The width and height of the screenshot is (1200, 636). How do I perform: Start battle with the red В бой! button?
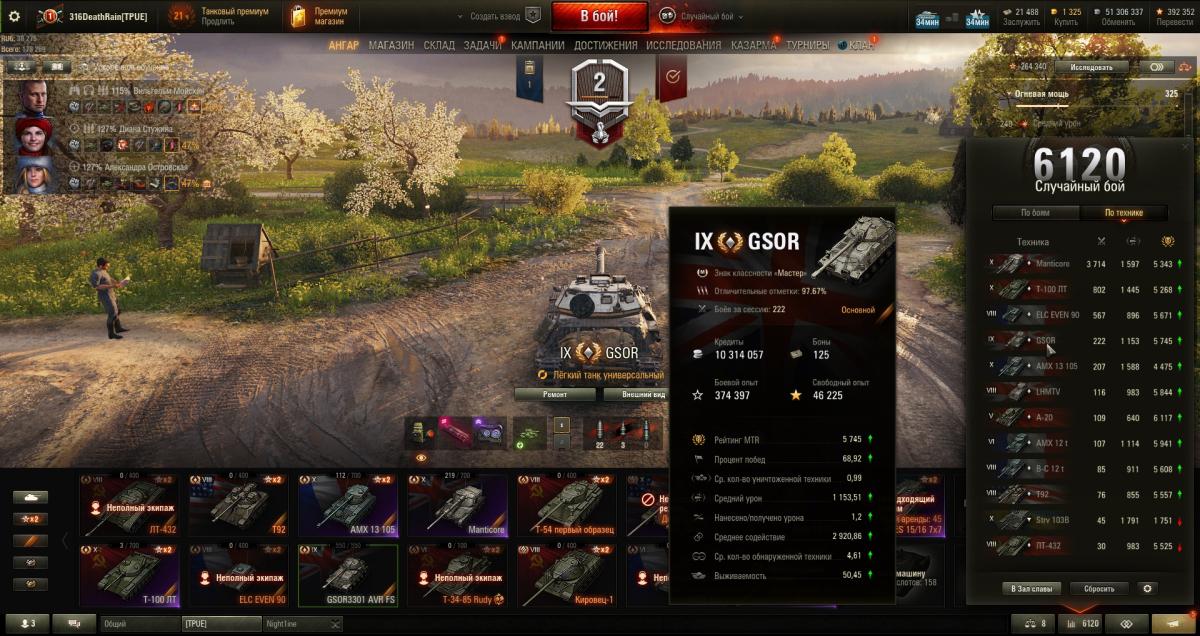tap(600, 16)
